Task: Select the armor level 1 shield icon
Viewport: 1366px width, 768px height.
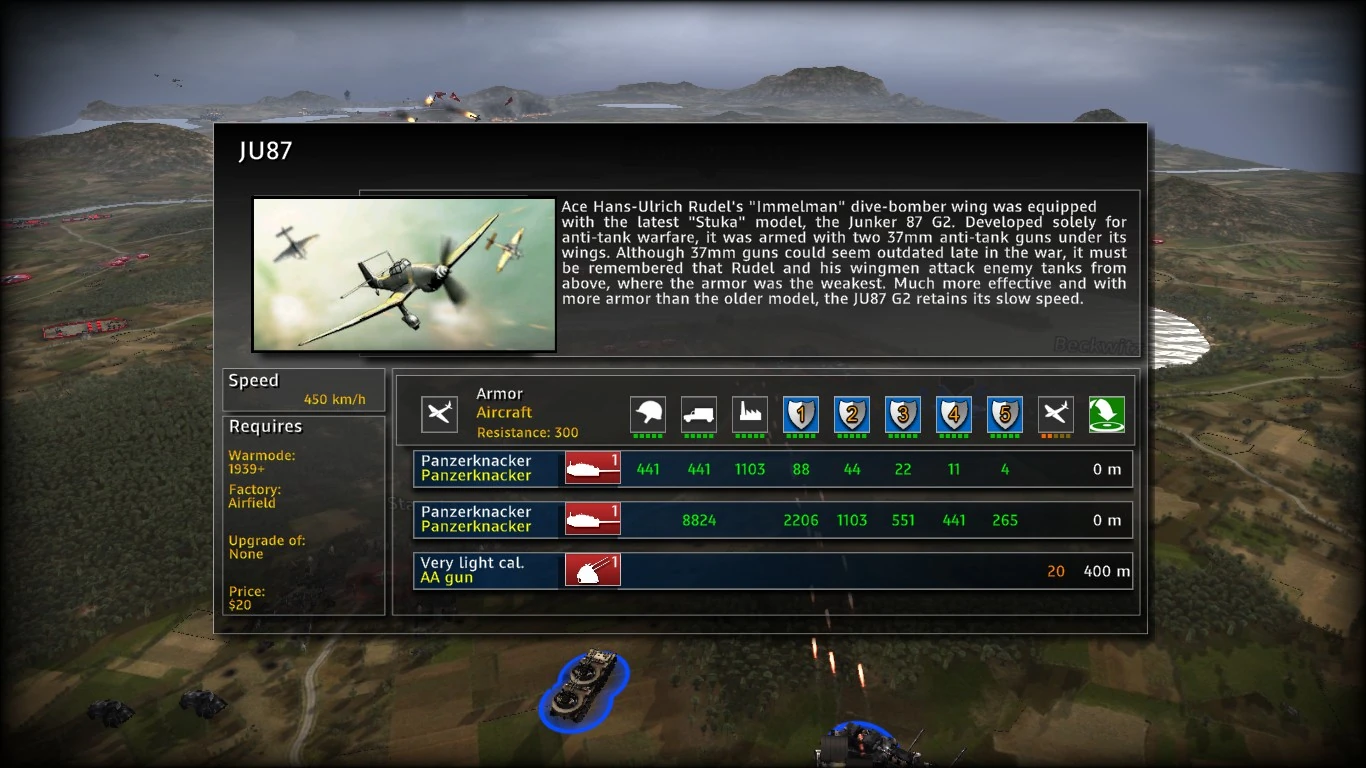Action: coord(801,414)
